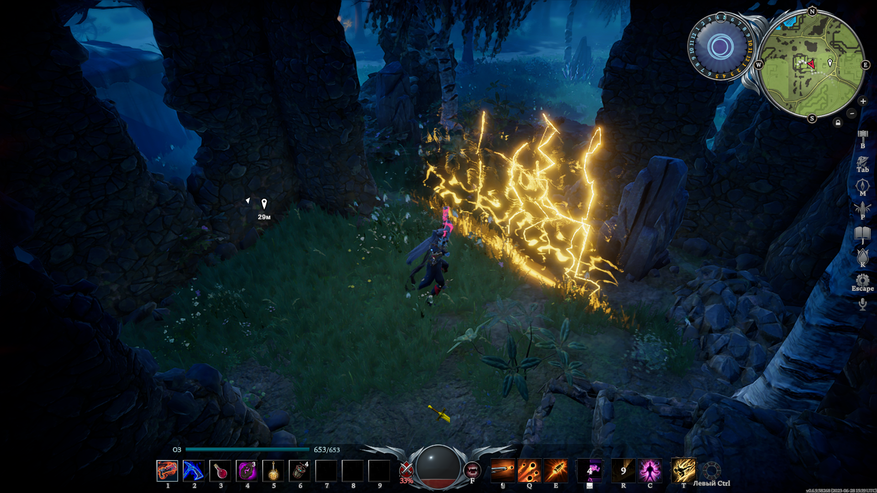Screen dimensions: 877x493
Task: Activate the orange E weapon skill
Action: [x=556, y=469]
